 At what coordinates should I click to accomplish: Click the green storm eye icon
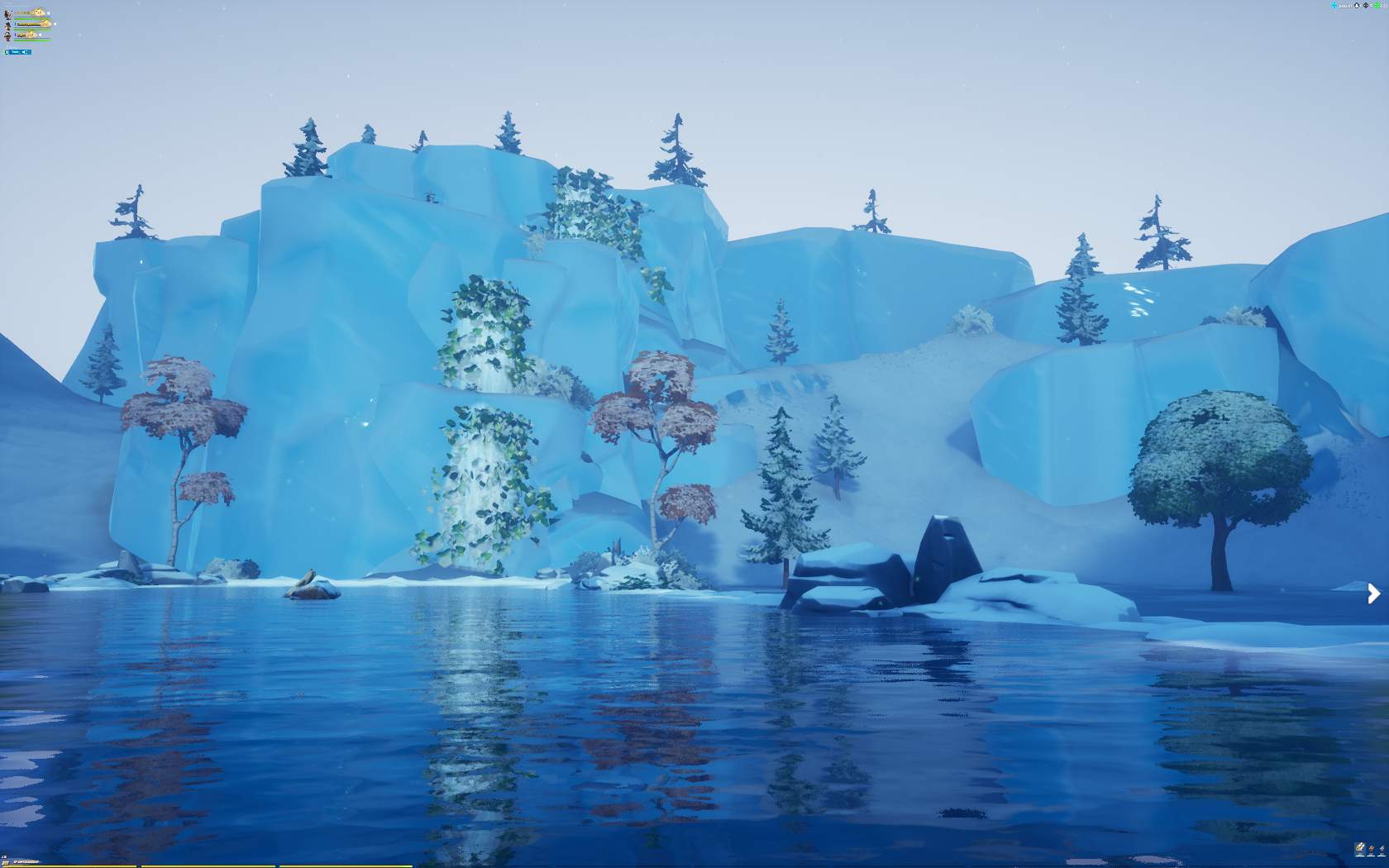[x=1377, y=6]
